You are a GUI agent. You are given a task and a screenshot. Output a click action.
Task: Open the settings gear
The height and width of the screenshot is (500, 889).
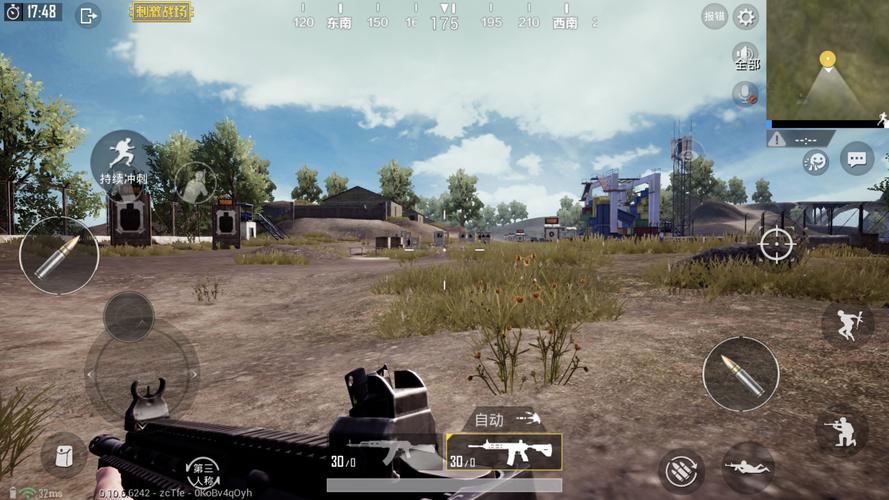(x=746, y=16)
